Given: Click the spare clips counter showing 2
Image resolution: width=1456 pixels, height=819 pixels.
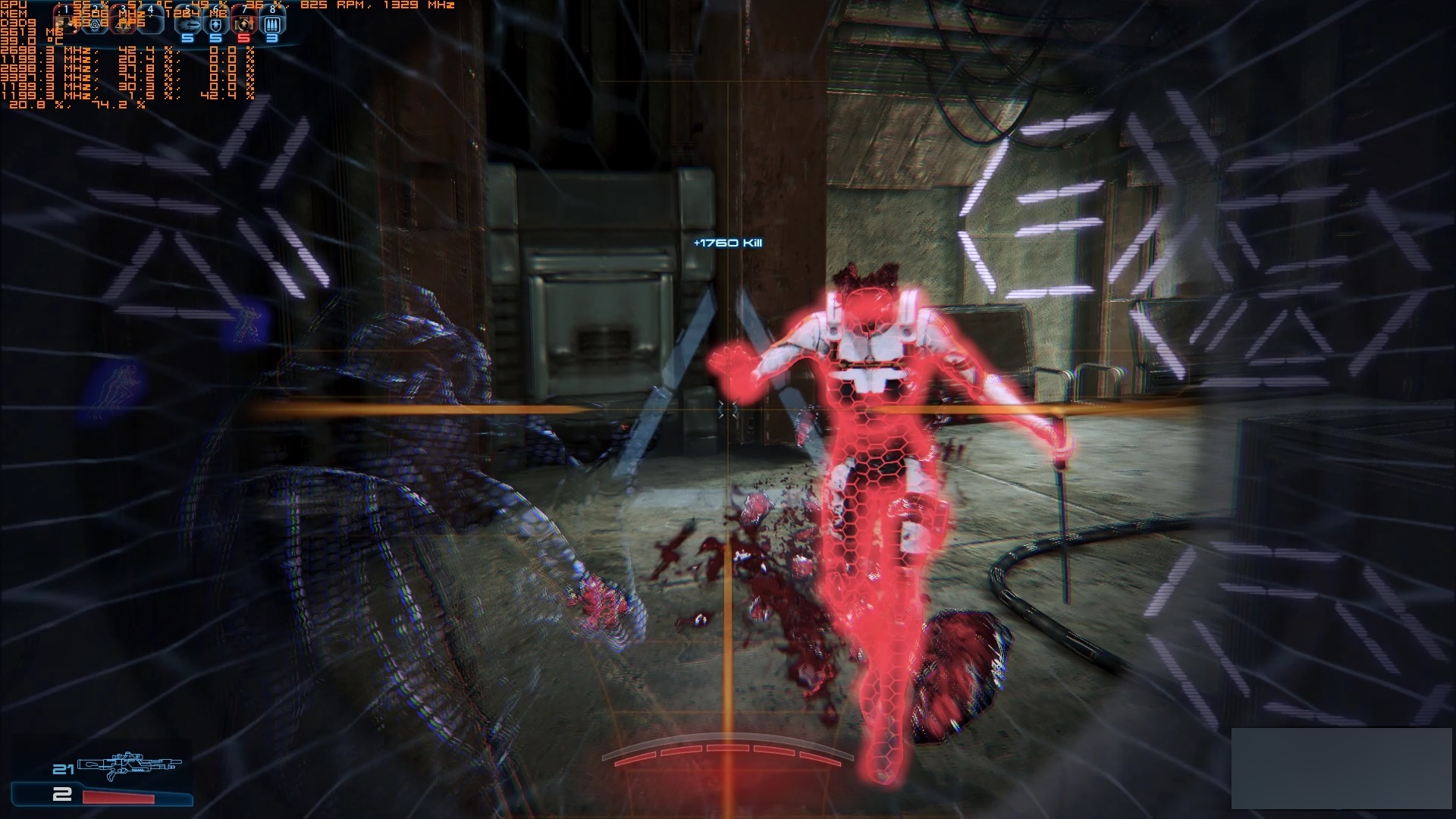Looking at the screenshot, I should tap(62, 795).
